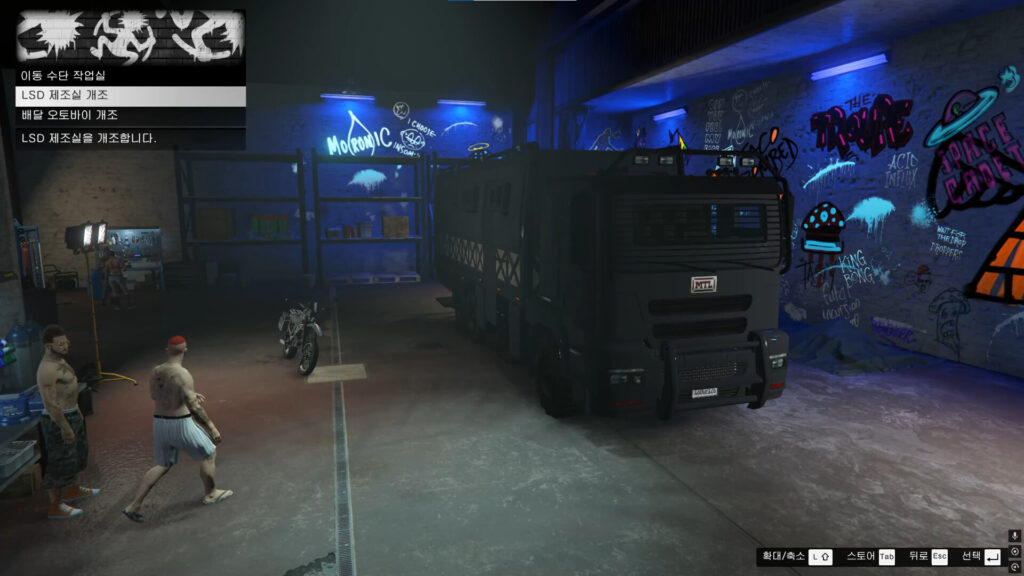Choose the LSD 제조실 개조 option
1024x576 pixels.
[130, 95]
